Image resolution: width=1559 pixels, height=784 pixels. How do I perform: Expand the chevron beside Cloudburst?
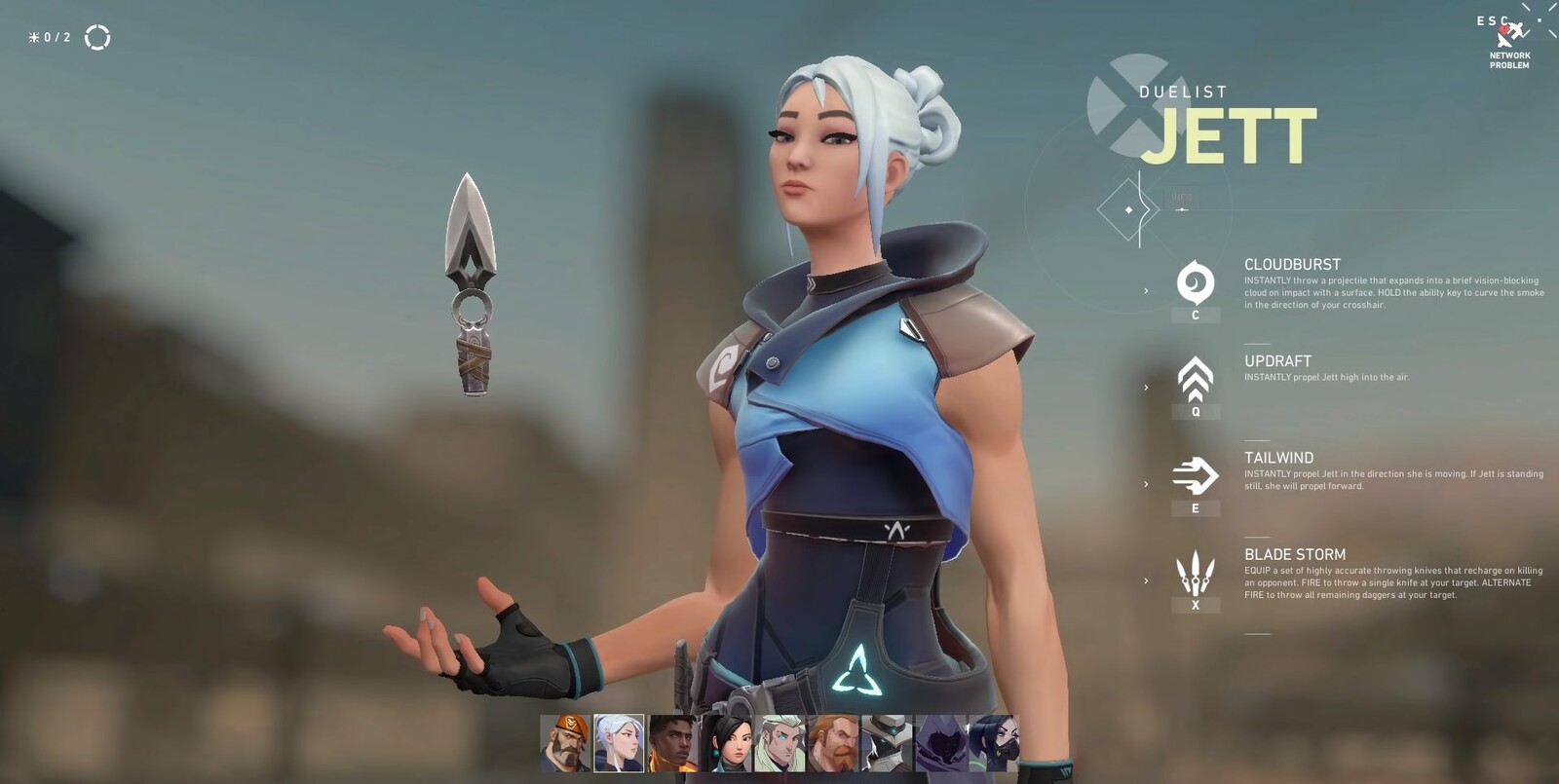(1144, 289)
